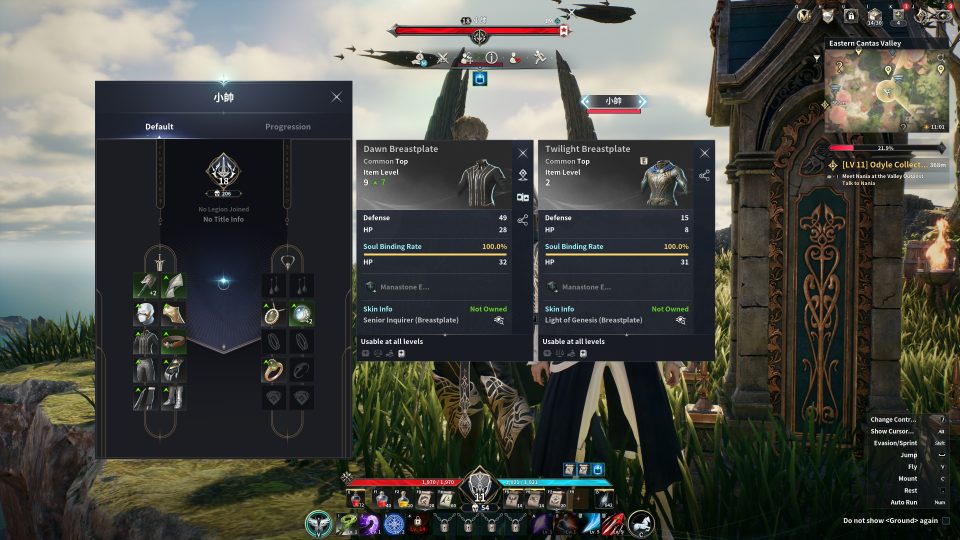
Task: Select the equipped necklace slot
Action: [273, 314]
